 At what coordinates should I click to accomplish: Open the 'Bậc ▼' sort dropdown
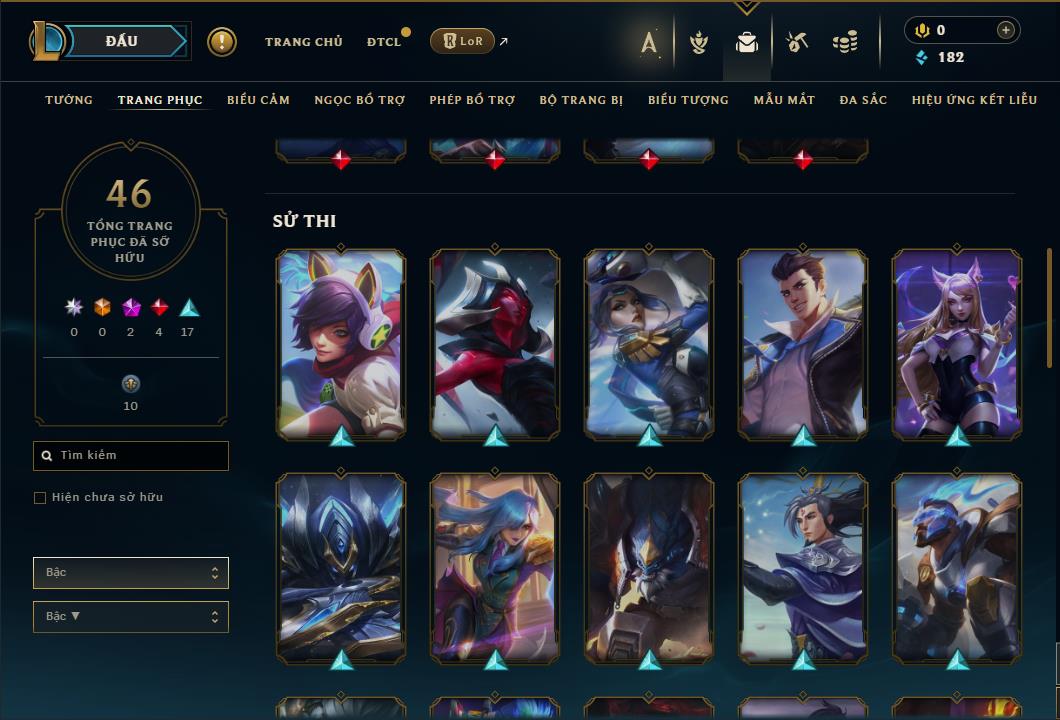coord(131,617)
